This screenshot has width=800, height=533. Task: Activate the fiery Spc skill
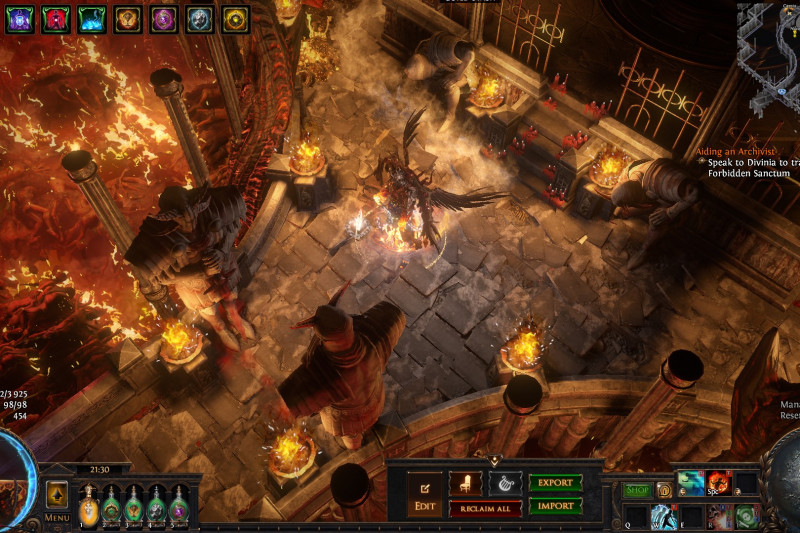tap(719, 484)
